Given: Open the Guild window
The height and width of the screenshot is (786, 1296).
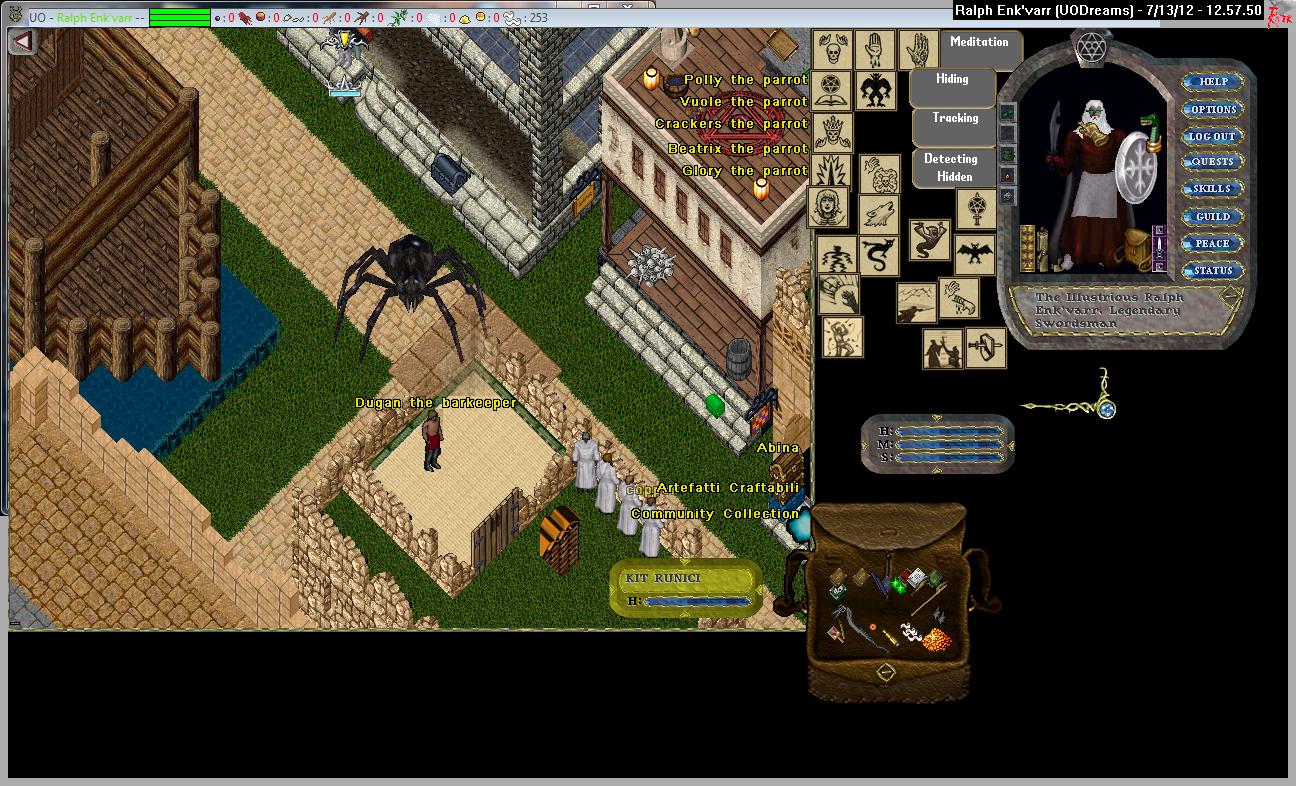Looking at the screenshot, I should (1212, 216).
